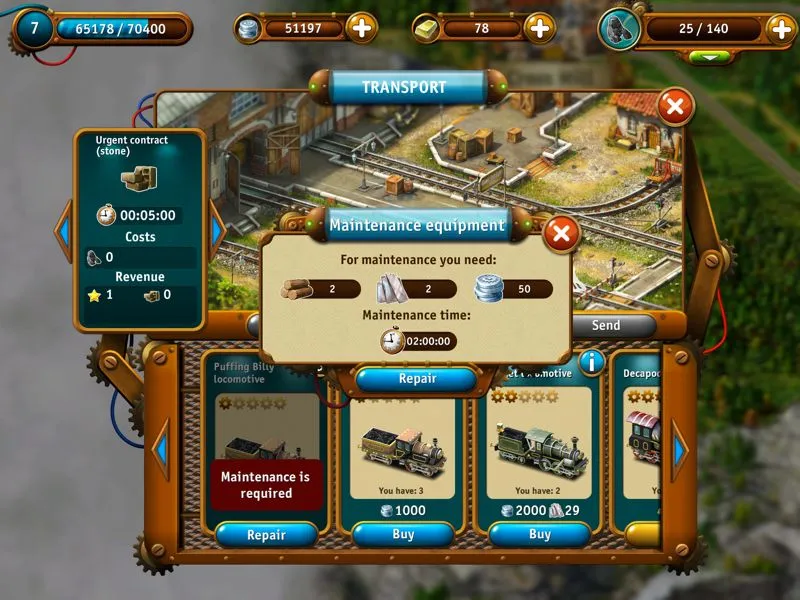Open the blue info button
Screen dimensions: 800x600
pyautogui.click(x=592, y=362)
